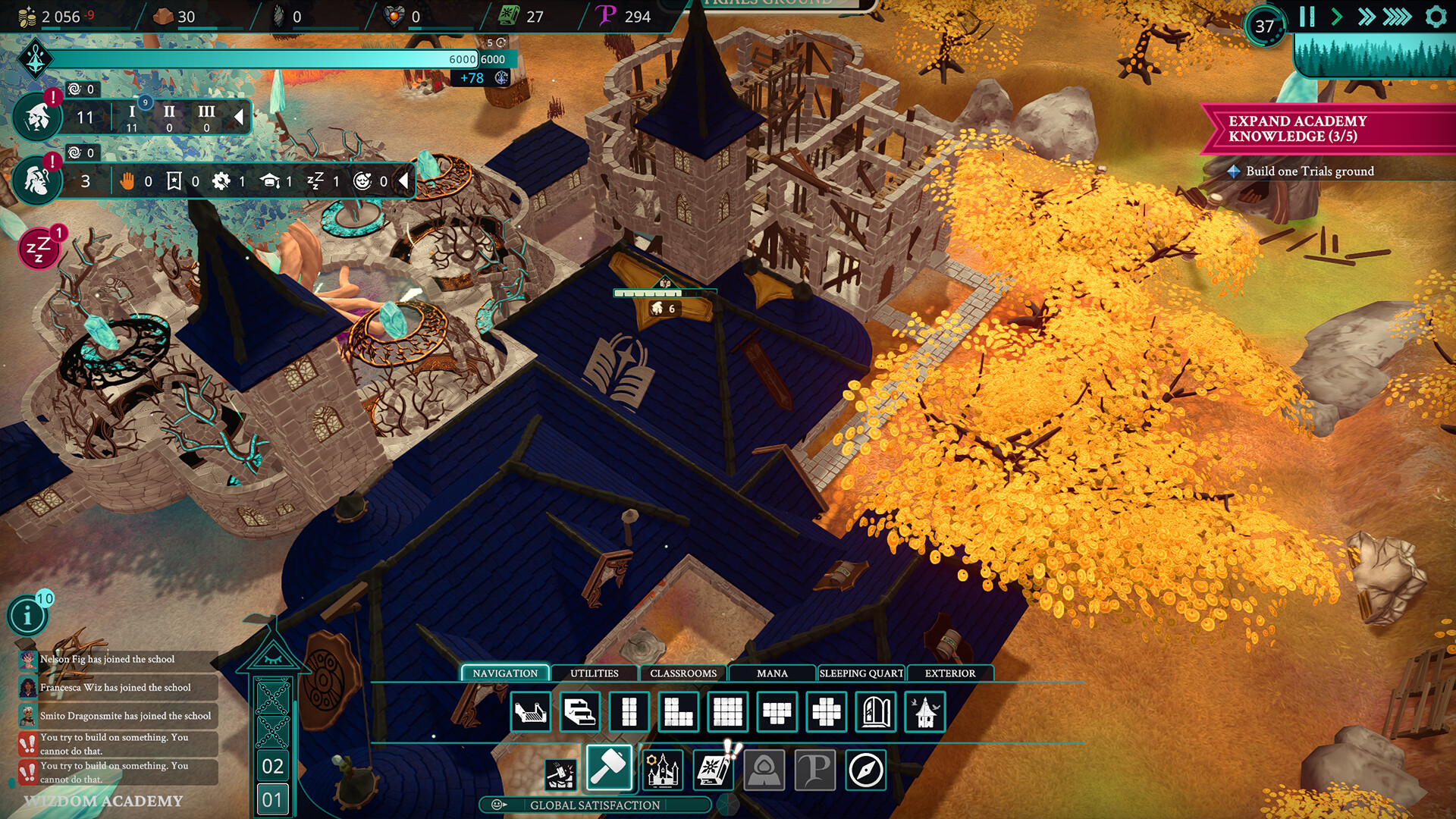Open the settings gear
The image size is (1456, 819).
pos(1436,17)
